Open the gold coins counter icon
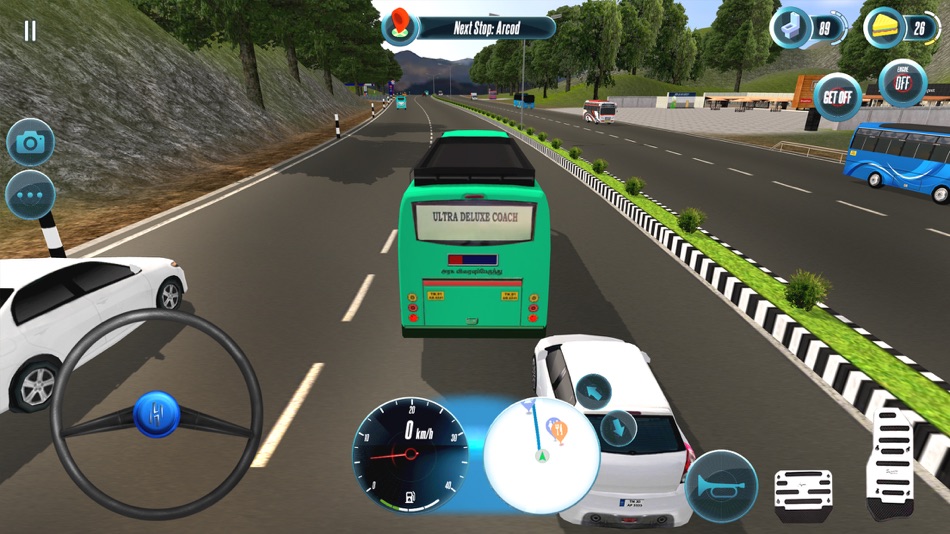The image size is (950, 534). coord(885,28)
